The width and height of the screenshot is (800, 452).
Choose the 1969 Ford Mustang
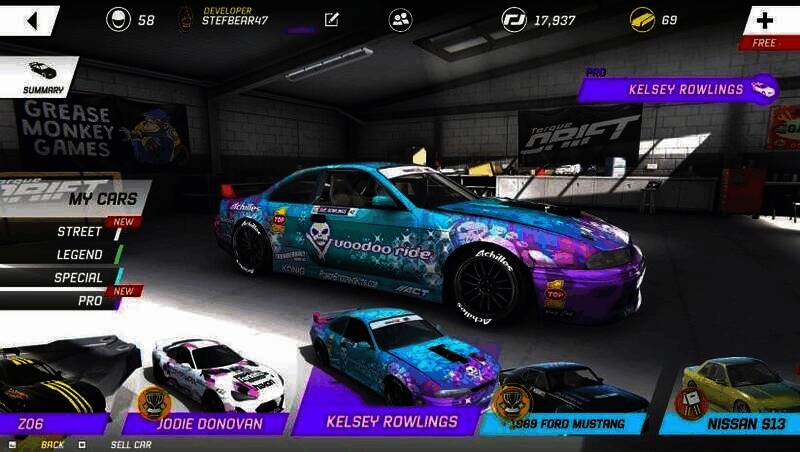point(565,398)
